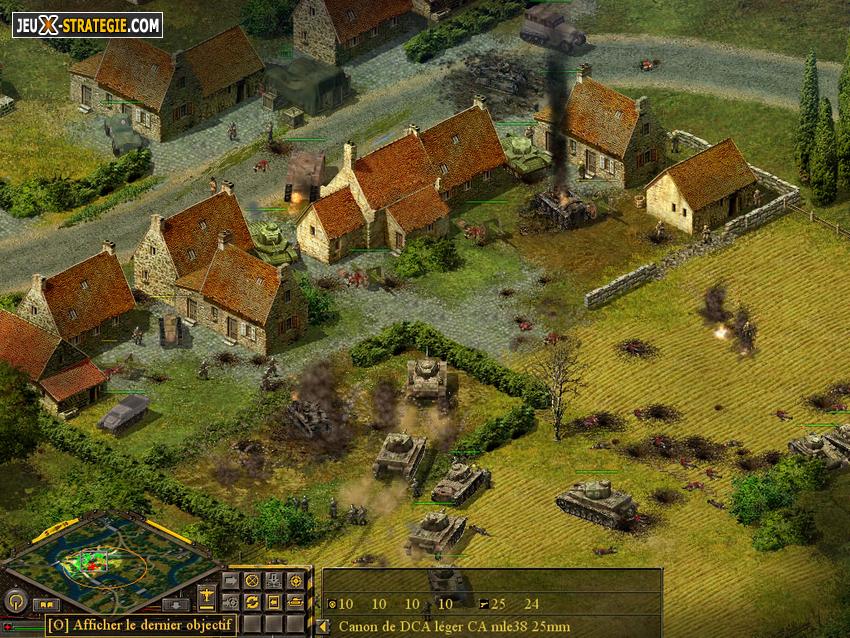Open the jeux-strategie.com watermark link
Image resolution: width=850 pixels, height=638 pixels.
click(87, 24)
